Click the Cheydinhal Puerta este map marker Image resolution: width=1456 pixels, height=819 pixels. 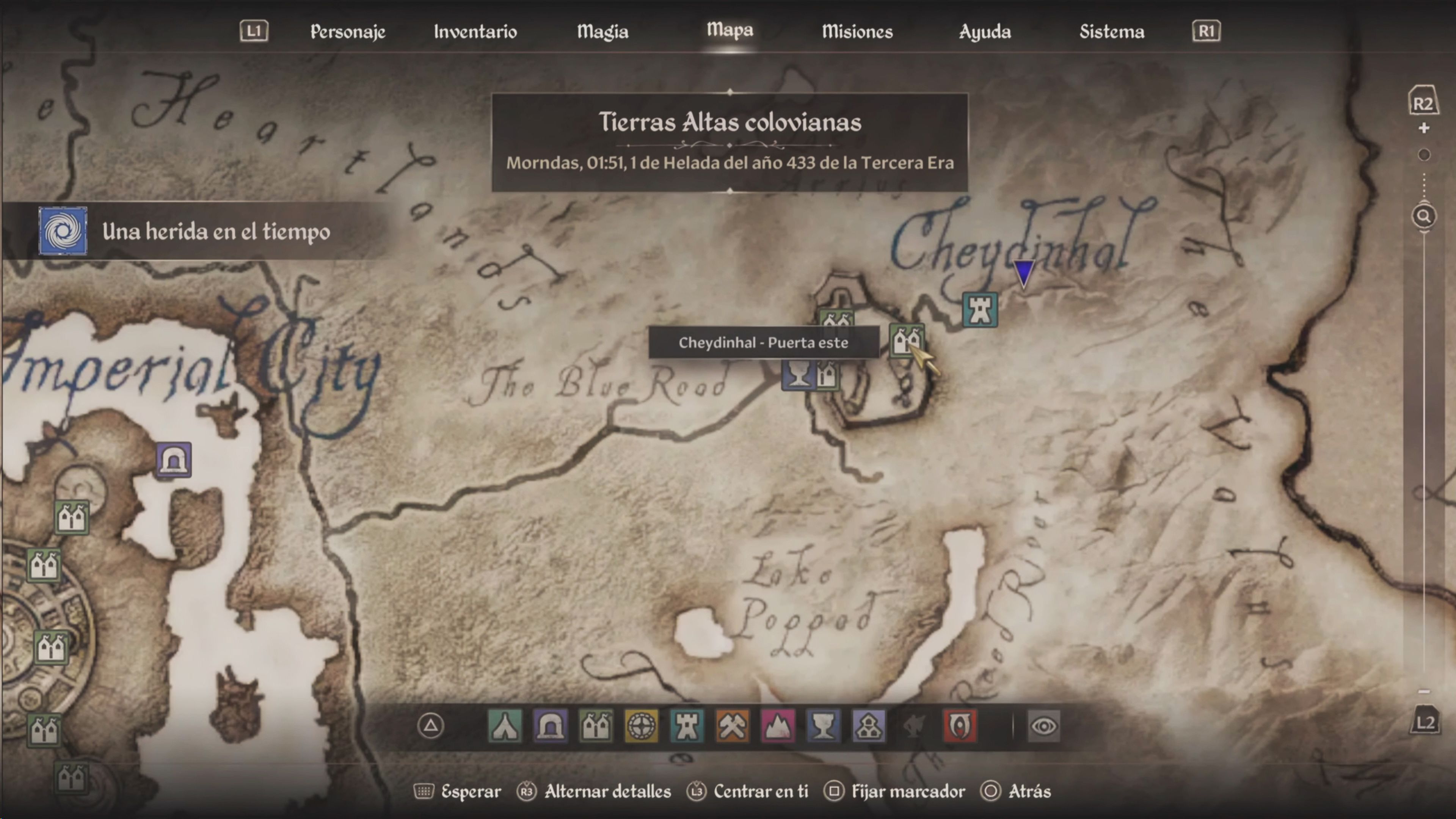point(906,341)
